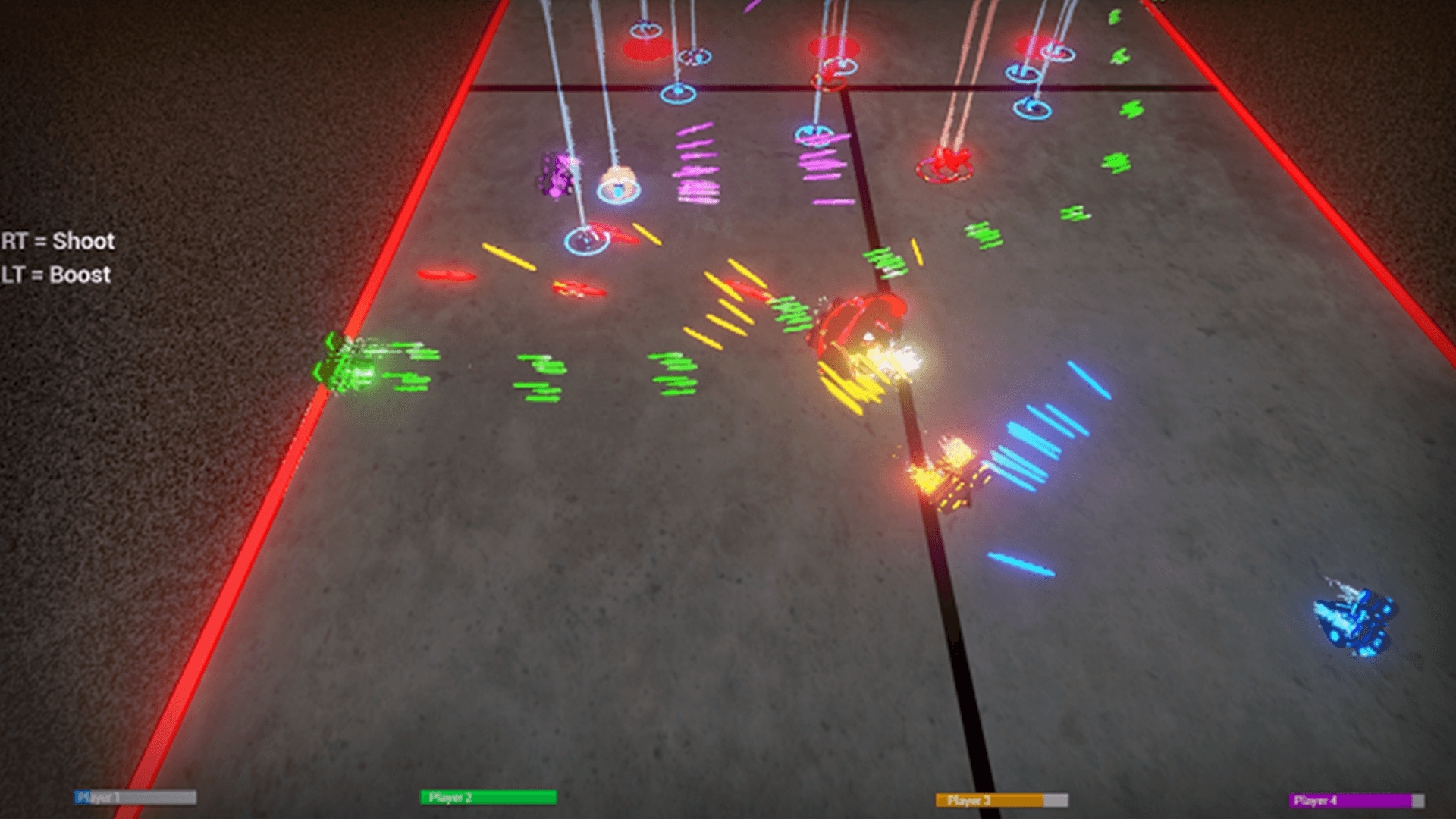Click the RT = Shoot instruction text
The image size is (1456, 819).
tap(57, 241)
